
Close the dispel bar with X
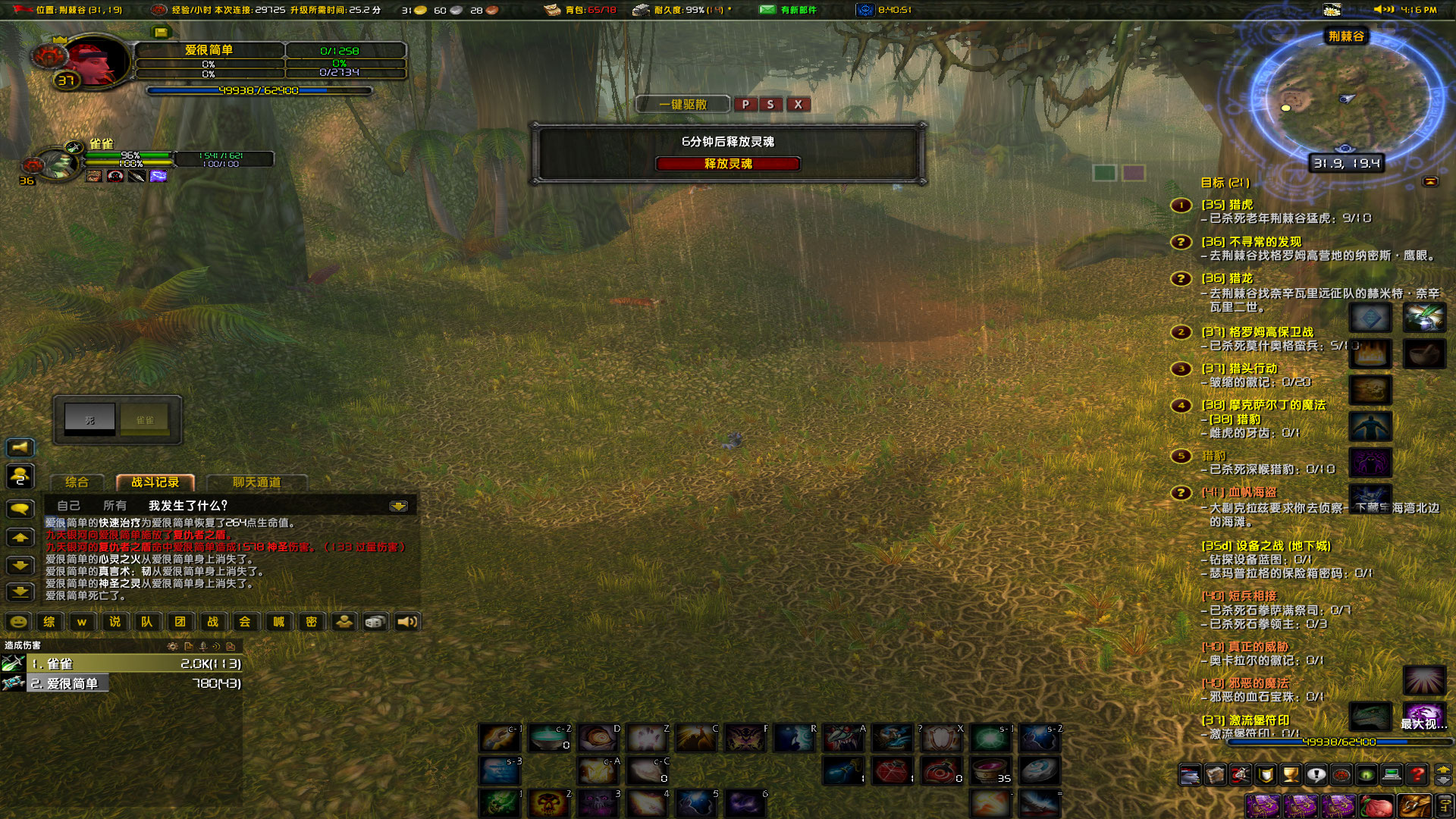point(798,105)
